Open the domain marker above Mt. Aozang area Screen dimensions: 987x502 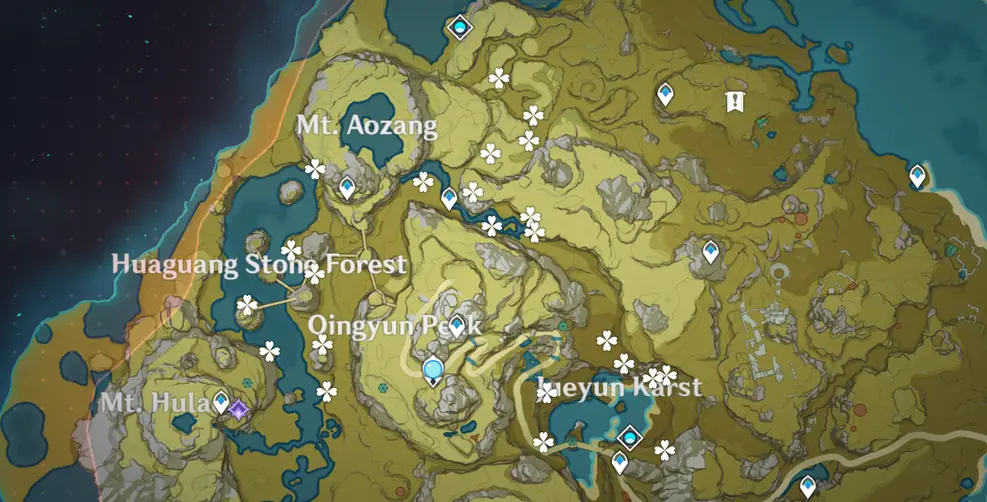click(459, 27)
